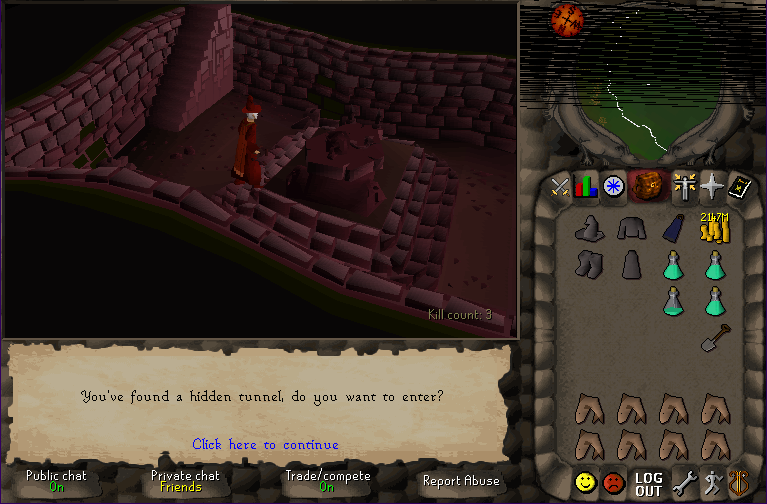Switch to the magic spellbook tab
This screenshot has height=504, width=767.
coord(739,187)
